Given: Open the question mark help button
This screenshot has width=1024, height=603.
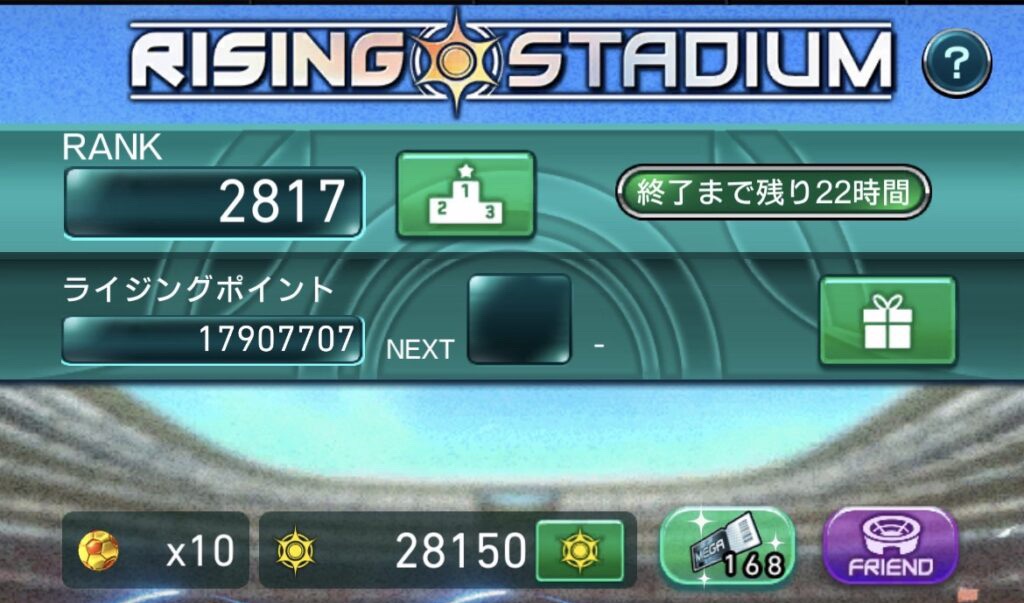Looking at the screenshot, I should coord(956,63).
